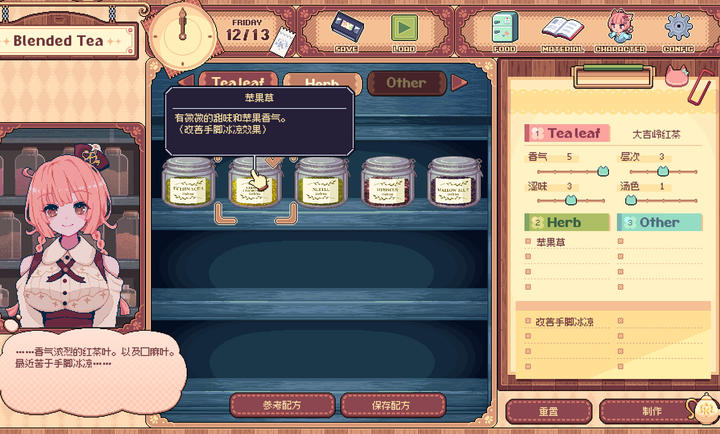This screenshot has width=720, height=434.
Task: Switch to the Other ingredients tab
Action: point(405,83)
